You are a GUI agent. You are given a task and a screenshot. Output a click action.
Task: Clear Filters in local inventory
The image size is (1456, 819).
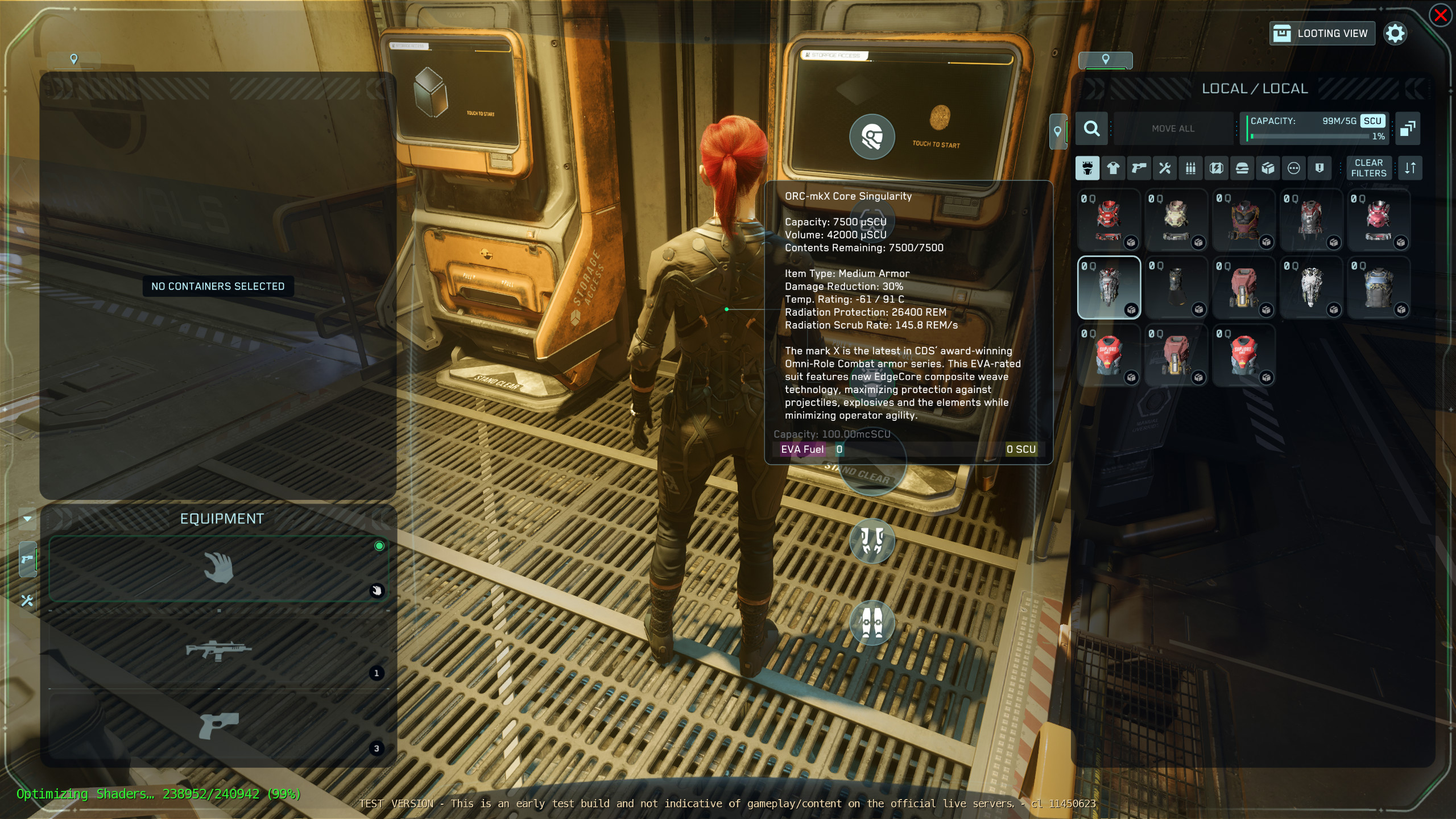coord(1368,168)
